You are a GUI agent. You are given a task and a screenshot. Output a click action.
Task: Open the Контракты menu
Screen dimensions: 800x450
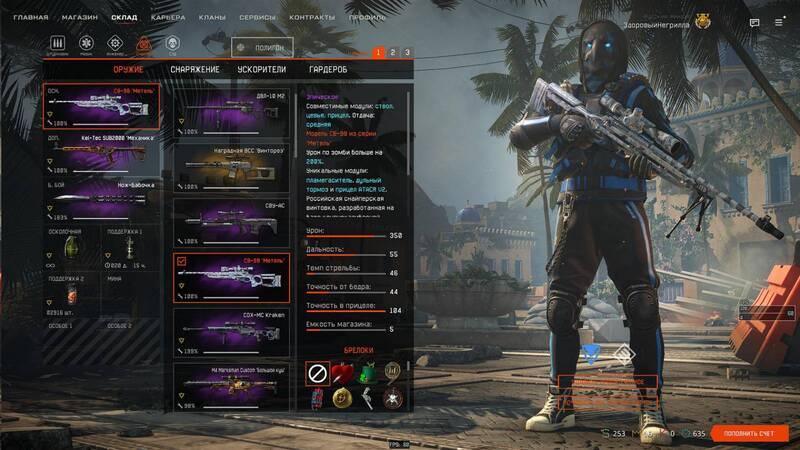point(311,18)
